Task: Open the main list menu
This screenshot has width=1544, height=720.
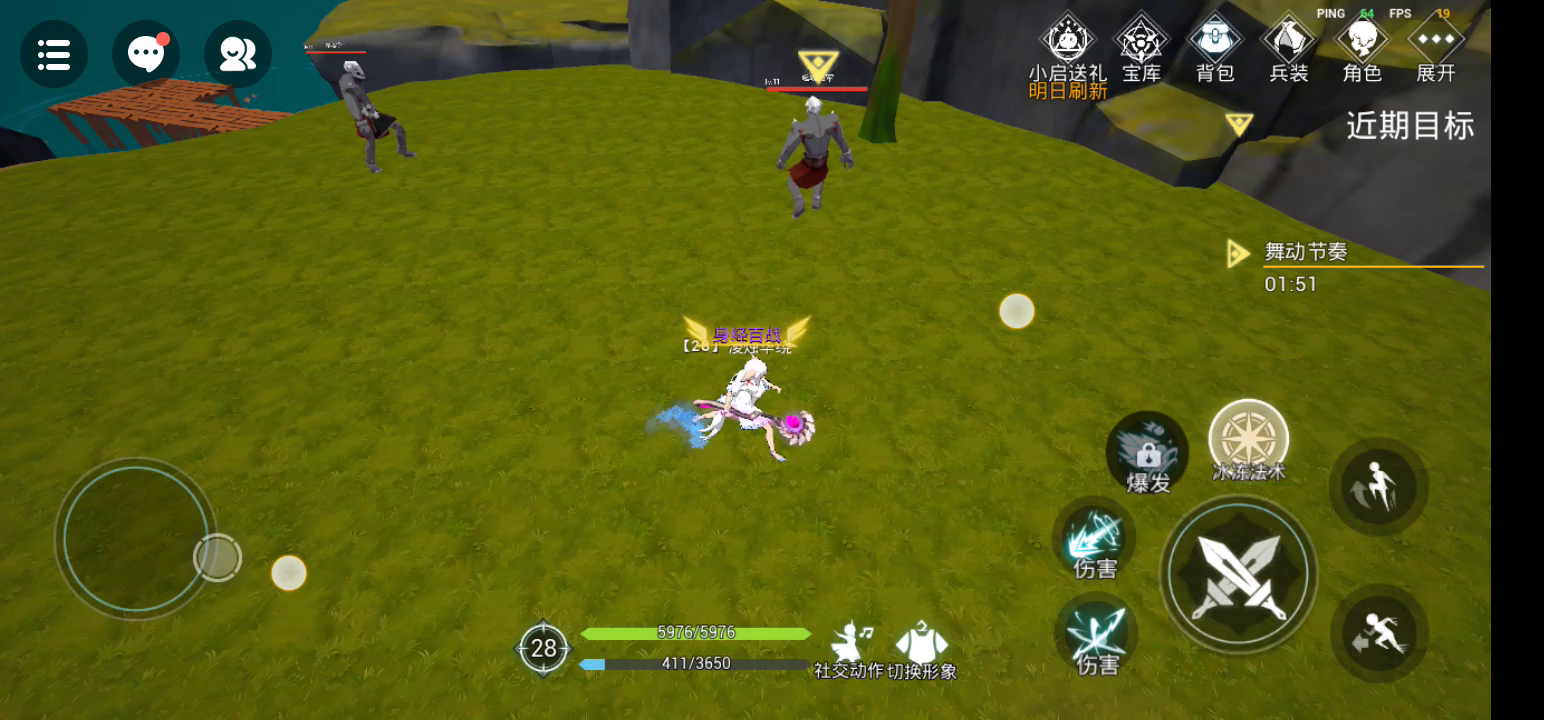Action: 54,54
